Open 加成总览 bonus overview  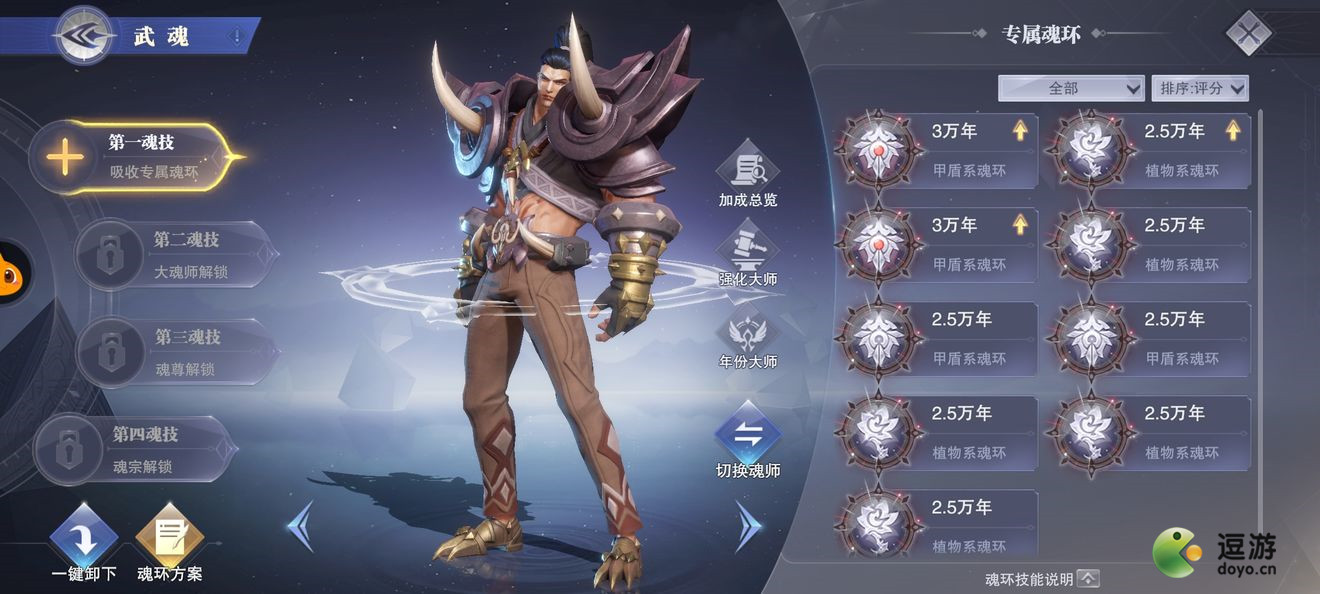click(748, 177)
